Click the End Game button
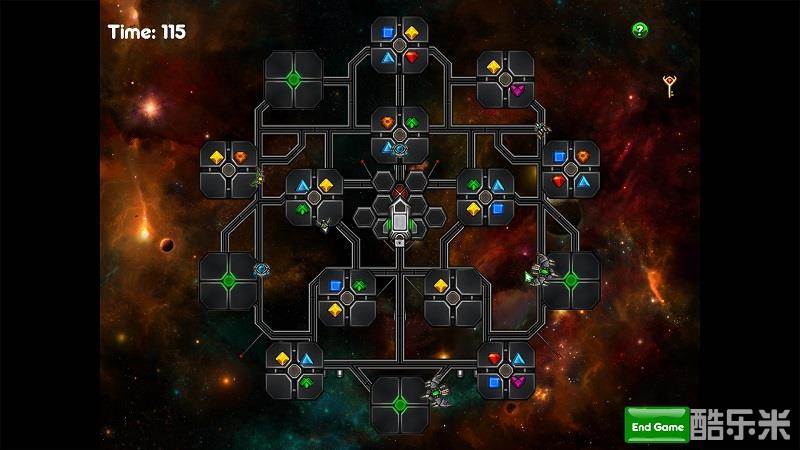Image resolution: width=800 pixels, height=450 pixels. (656, 426)
